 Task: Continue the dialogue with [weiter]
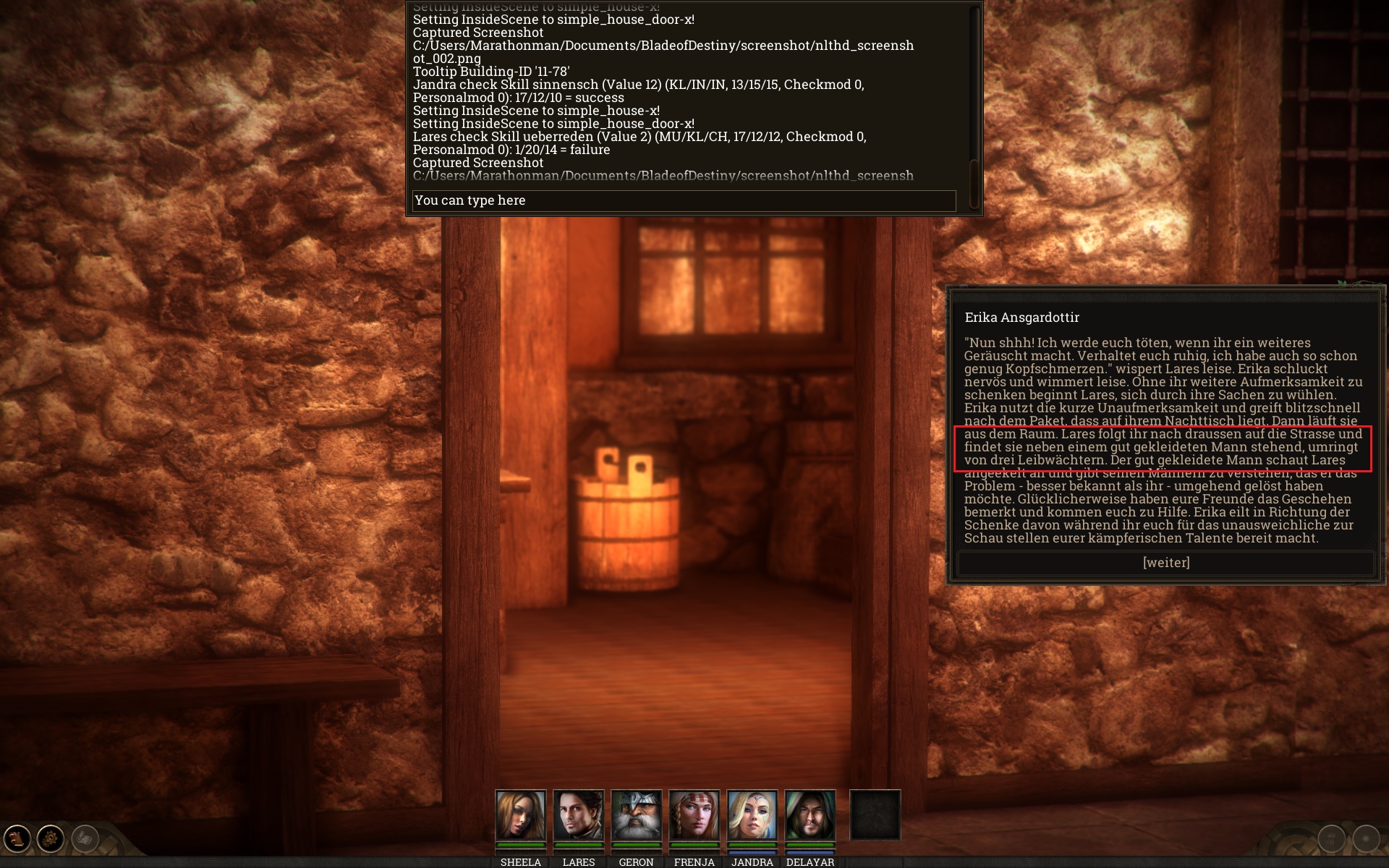(1165, 563)
